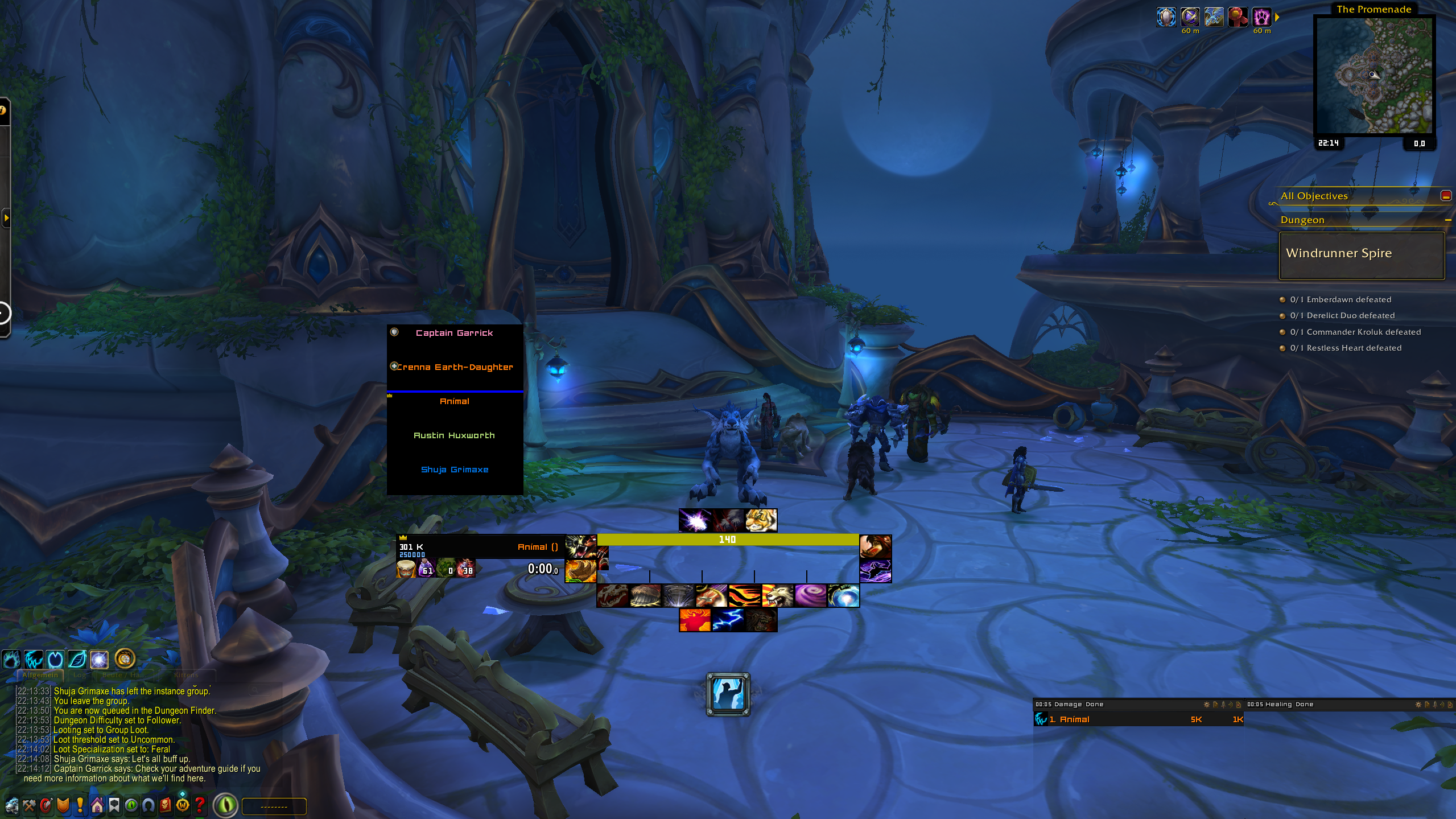Open the Kittens chat tab
Image resolution: width=1456 pixels, height=819 pixels.
(186, 675)
